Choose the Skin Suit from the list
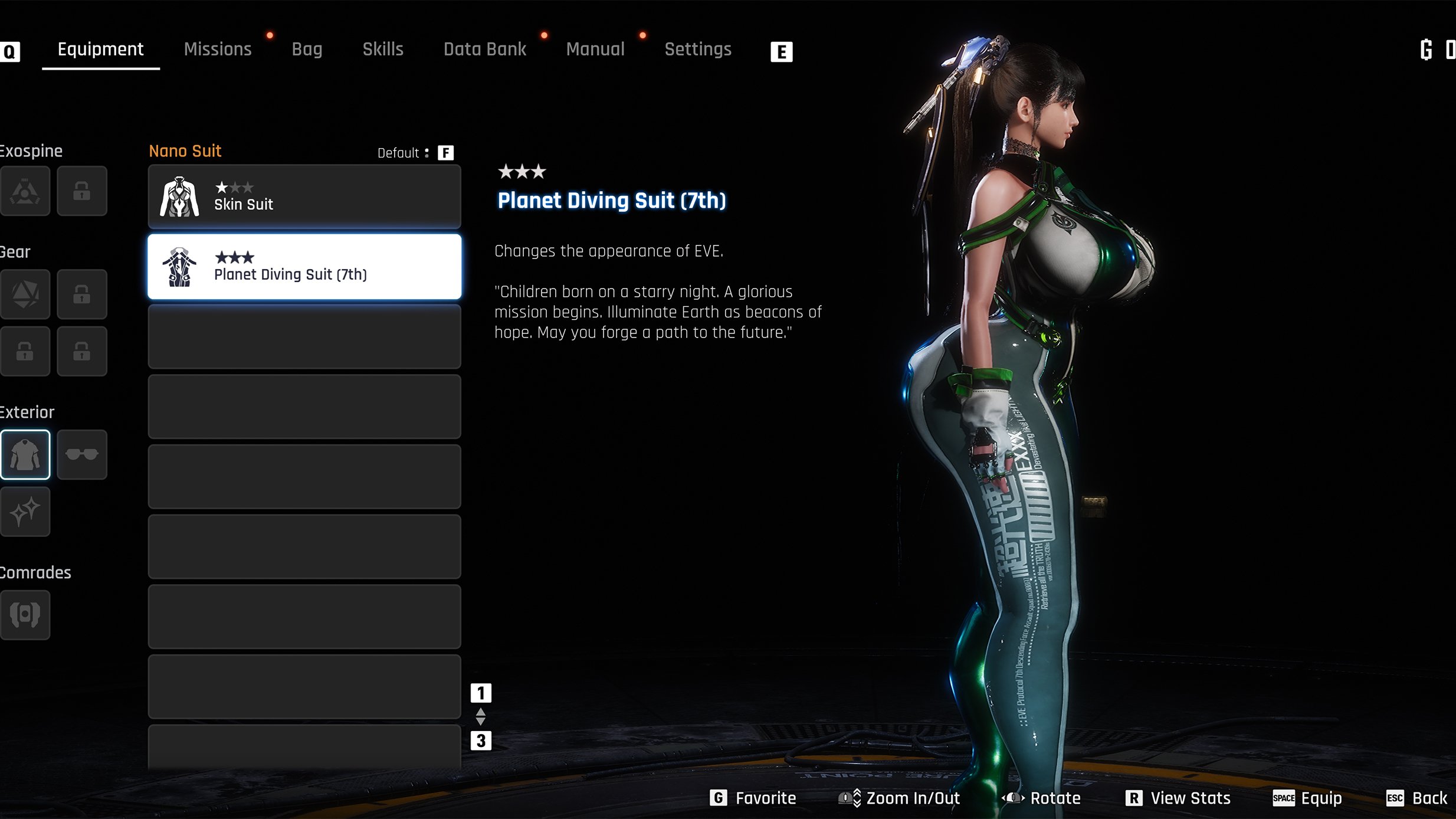The height and width of the screenshot is (819, 1456). coord(304,196)
